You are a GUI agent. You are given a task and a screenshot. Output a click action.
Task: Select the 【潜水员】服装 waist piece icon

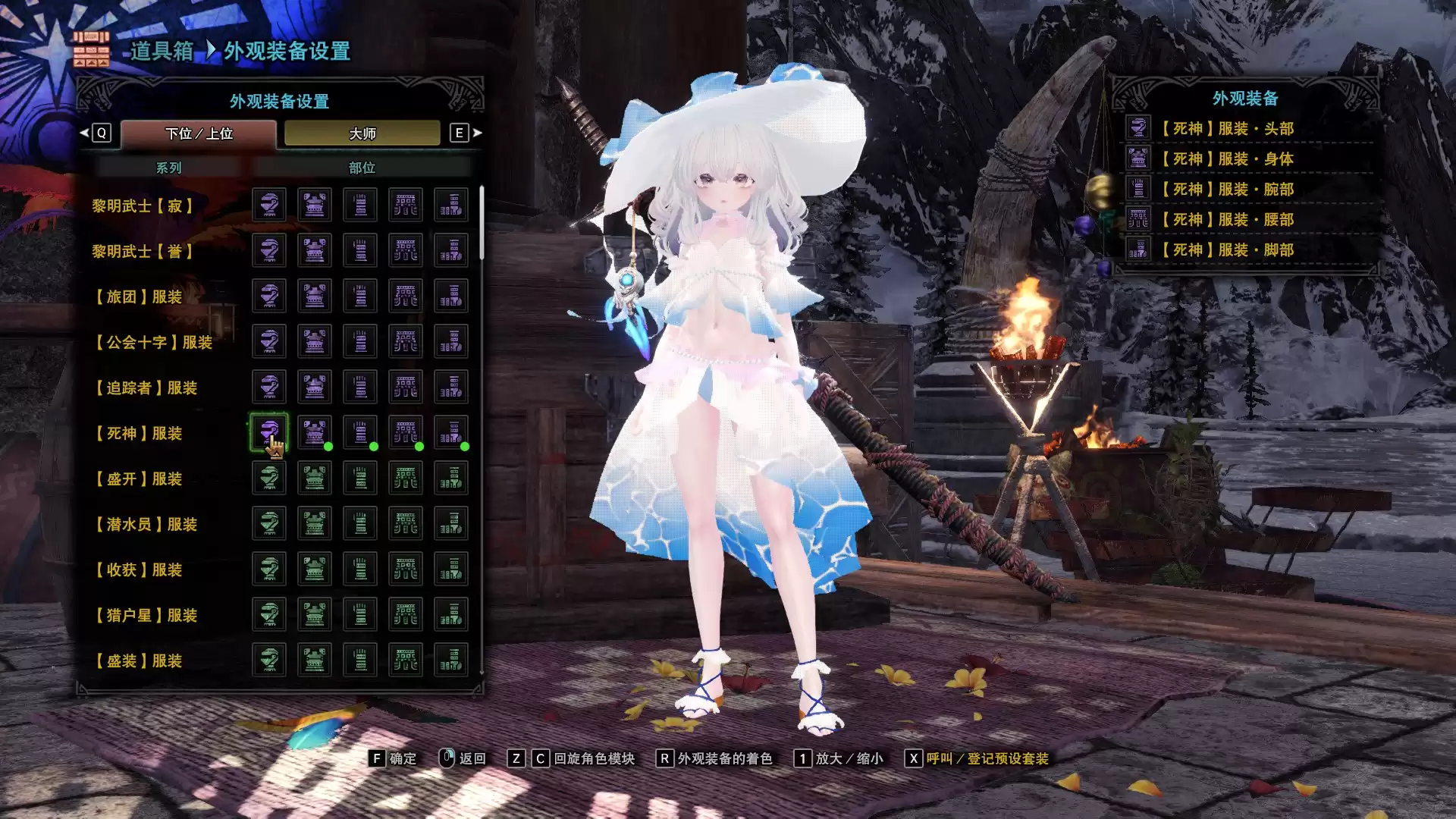tap(406, 523)
